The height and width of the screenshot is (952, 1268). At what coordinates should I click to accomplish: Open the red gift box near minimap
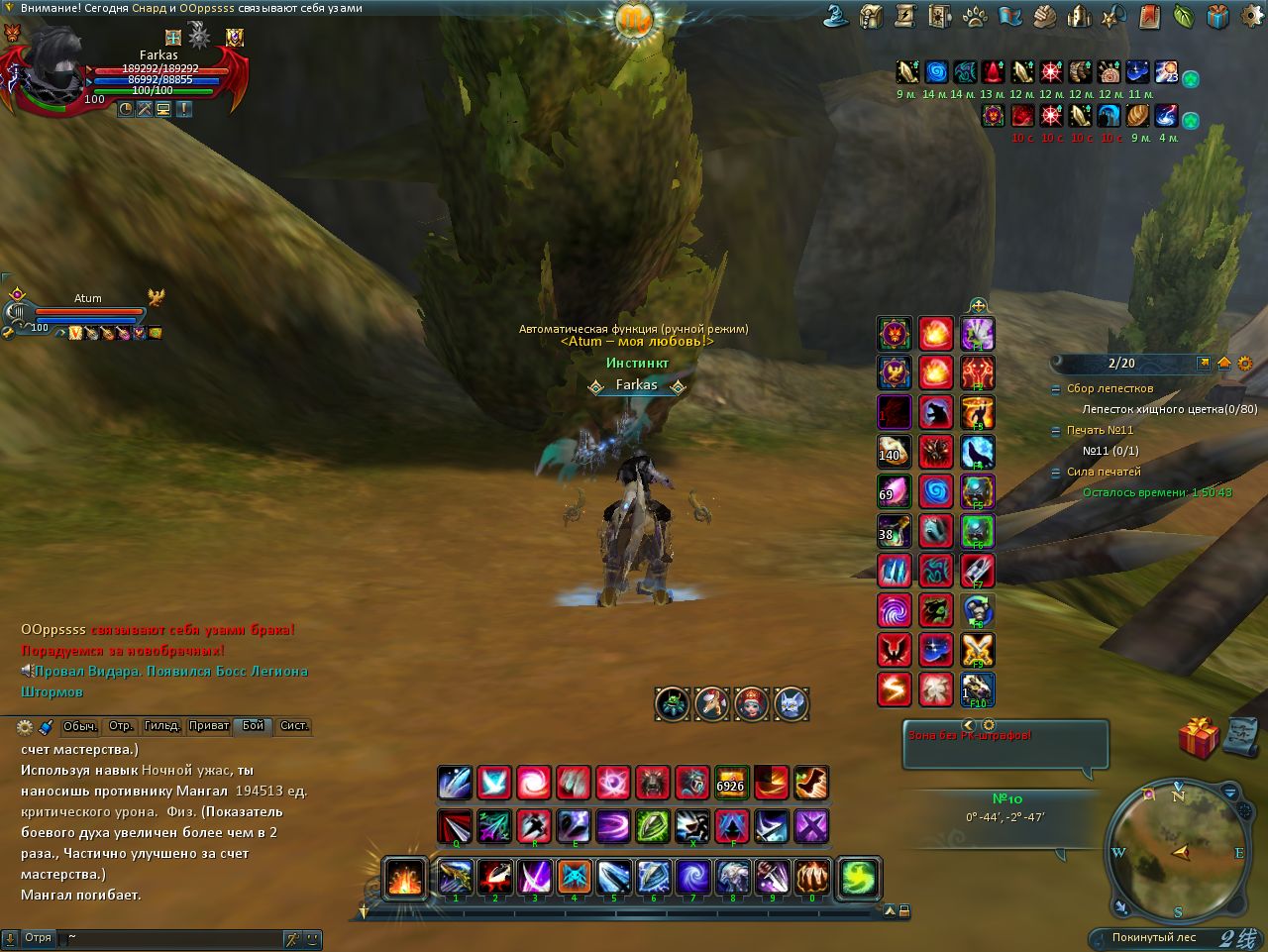1198,737
